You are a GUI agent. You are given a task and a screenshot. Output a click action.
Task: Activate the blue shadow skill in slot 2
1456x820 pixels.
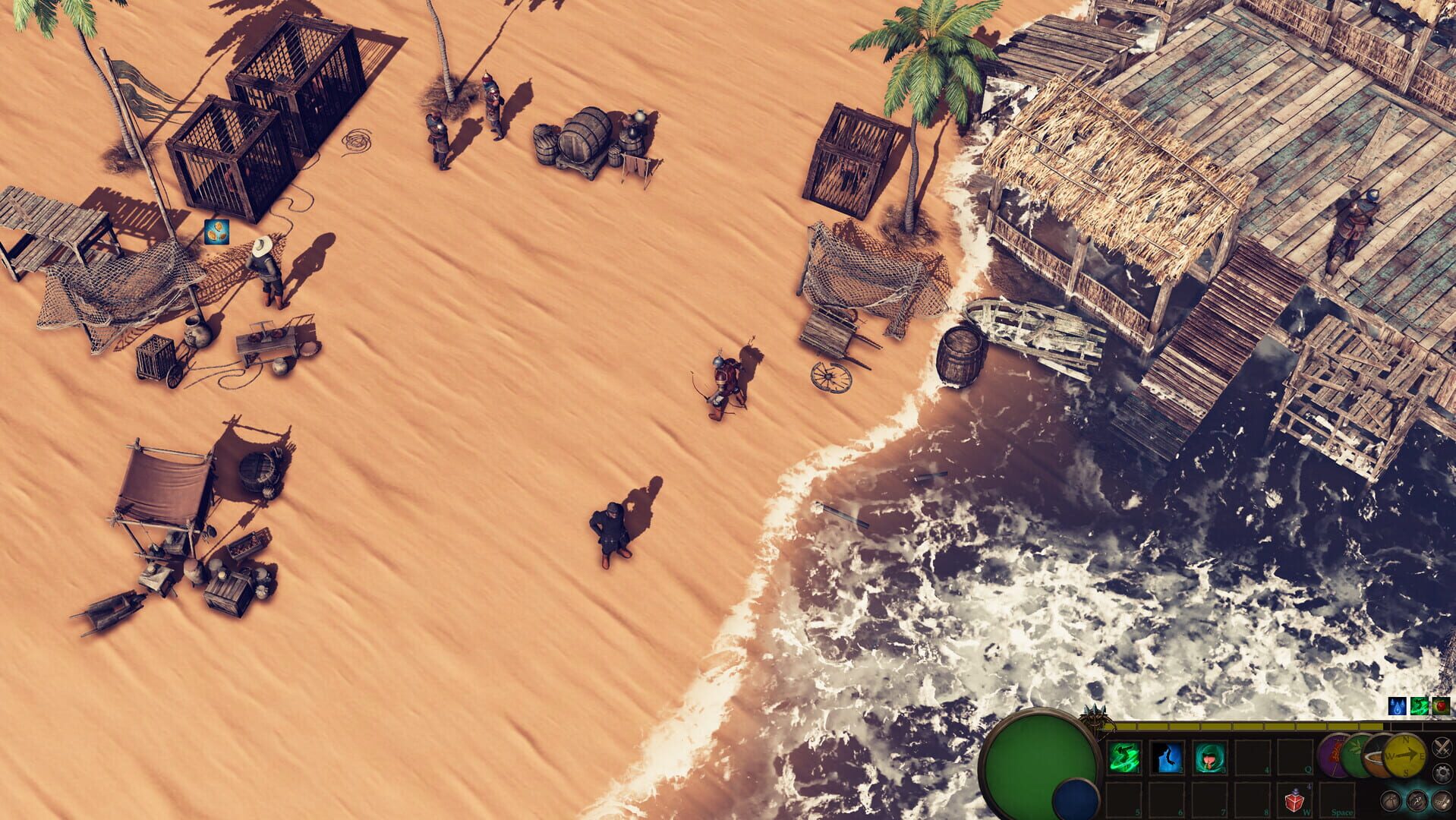click(1166, 756)
